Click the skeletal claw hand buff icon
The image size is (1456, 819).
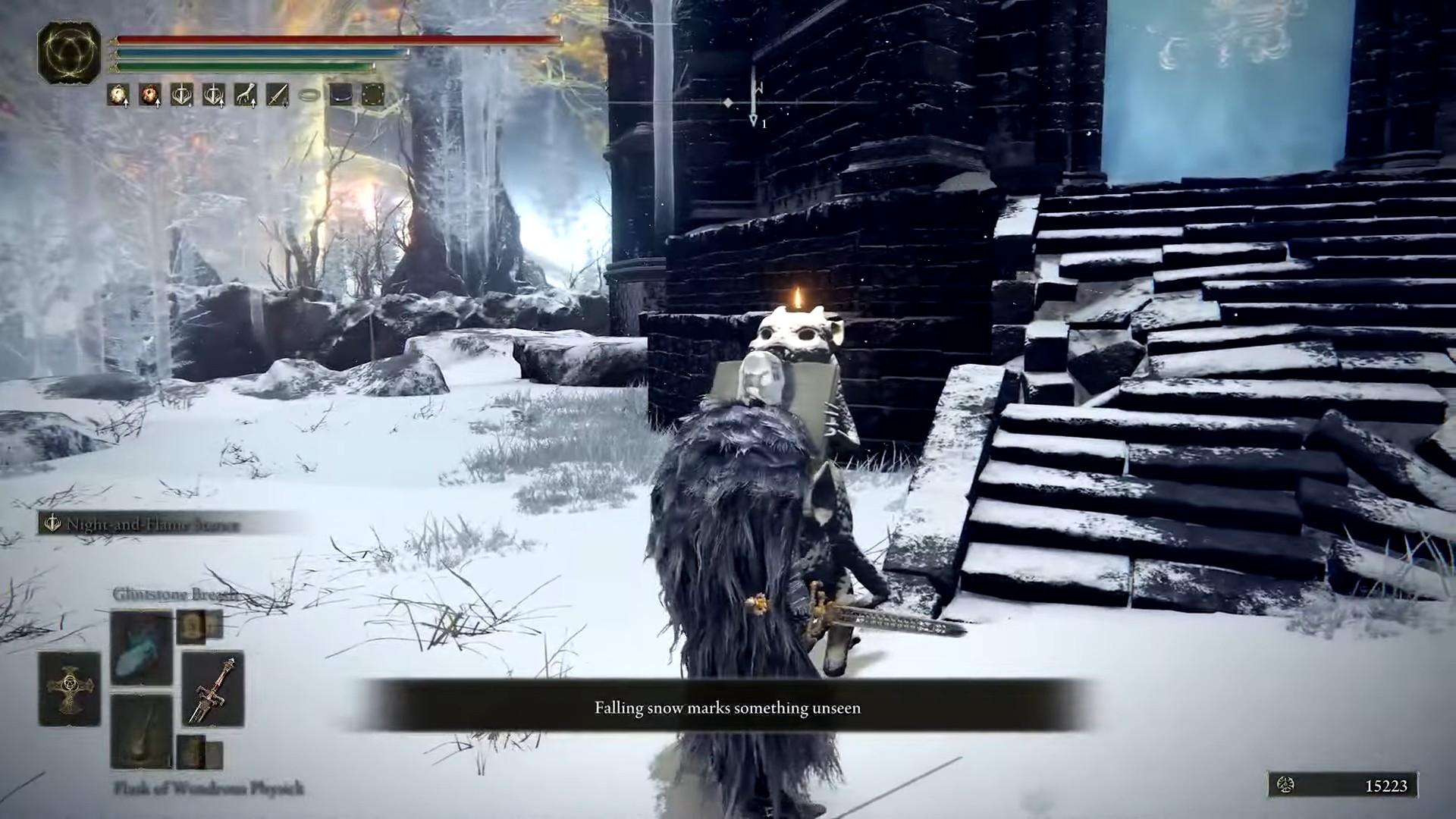tap(245, 95)
